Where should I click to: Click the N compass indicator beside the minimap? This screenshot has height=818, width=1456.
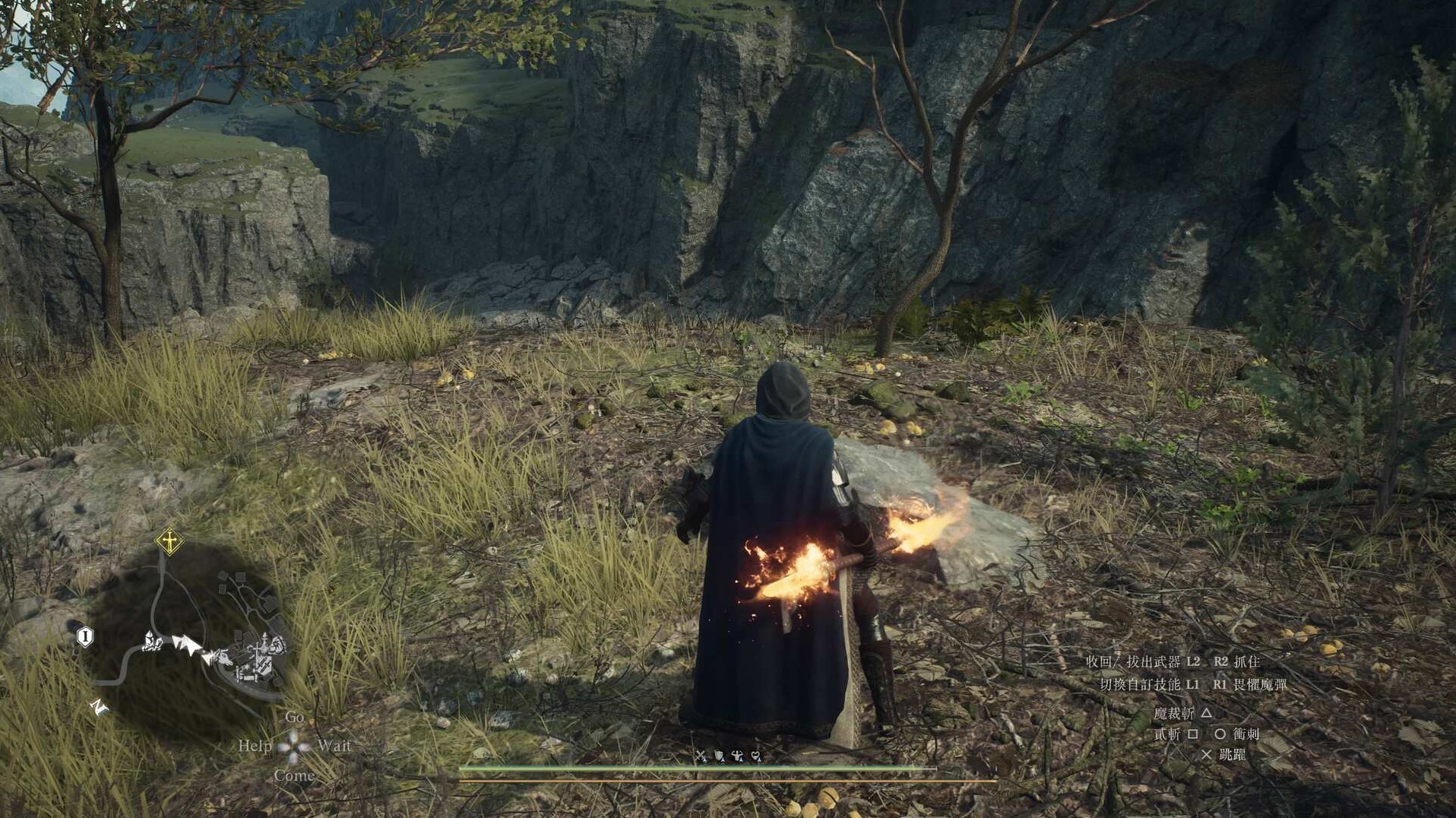tap(99, 707)
